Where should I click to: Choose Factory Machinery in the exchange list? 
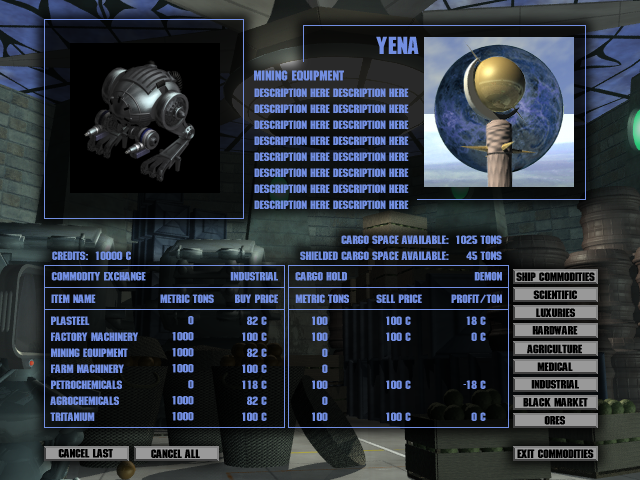(x=94, y=337)
